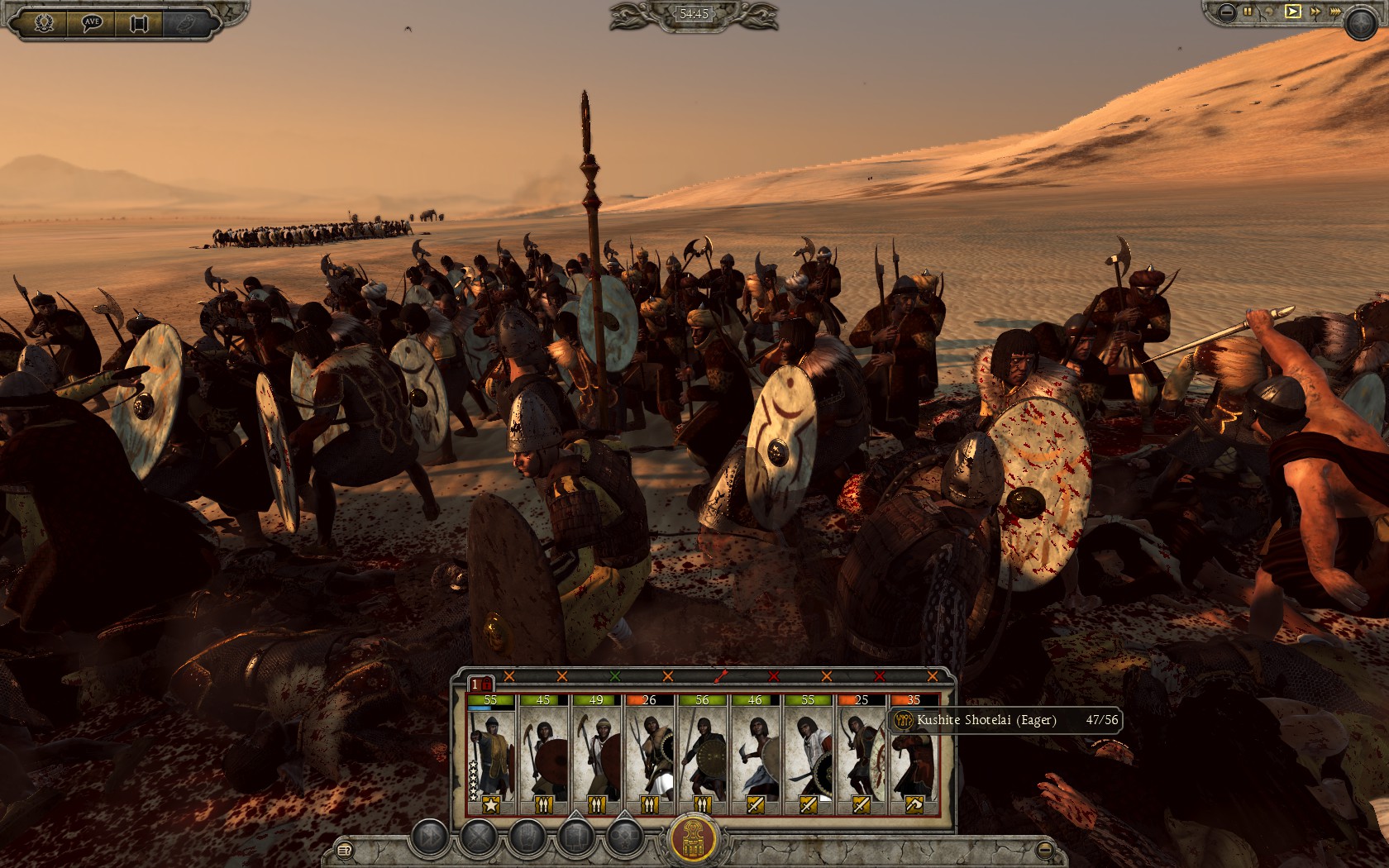
Task: Minimize the unit panel with minus button
Action: 1045,848
